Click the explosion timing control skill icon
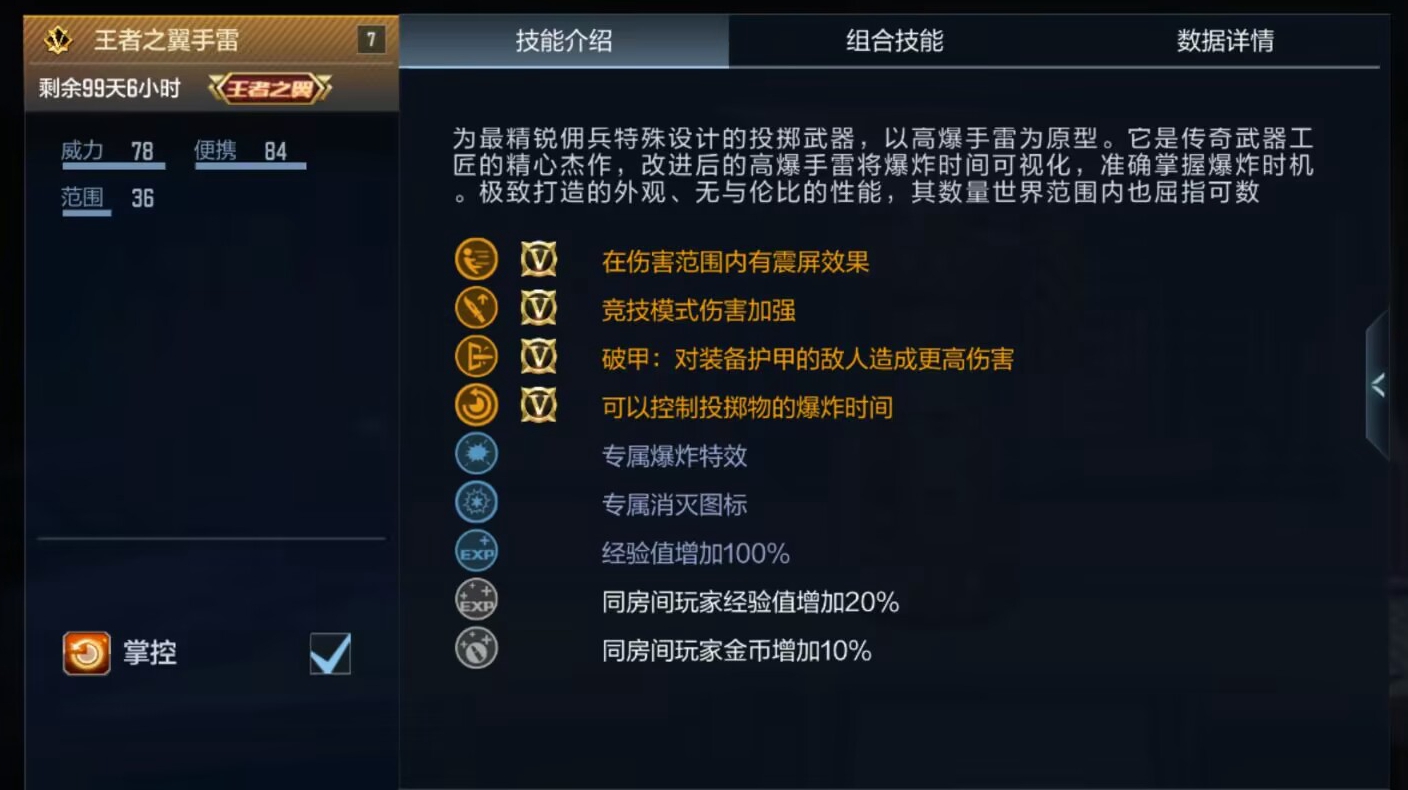 [476, 406]
